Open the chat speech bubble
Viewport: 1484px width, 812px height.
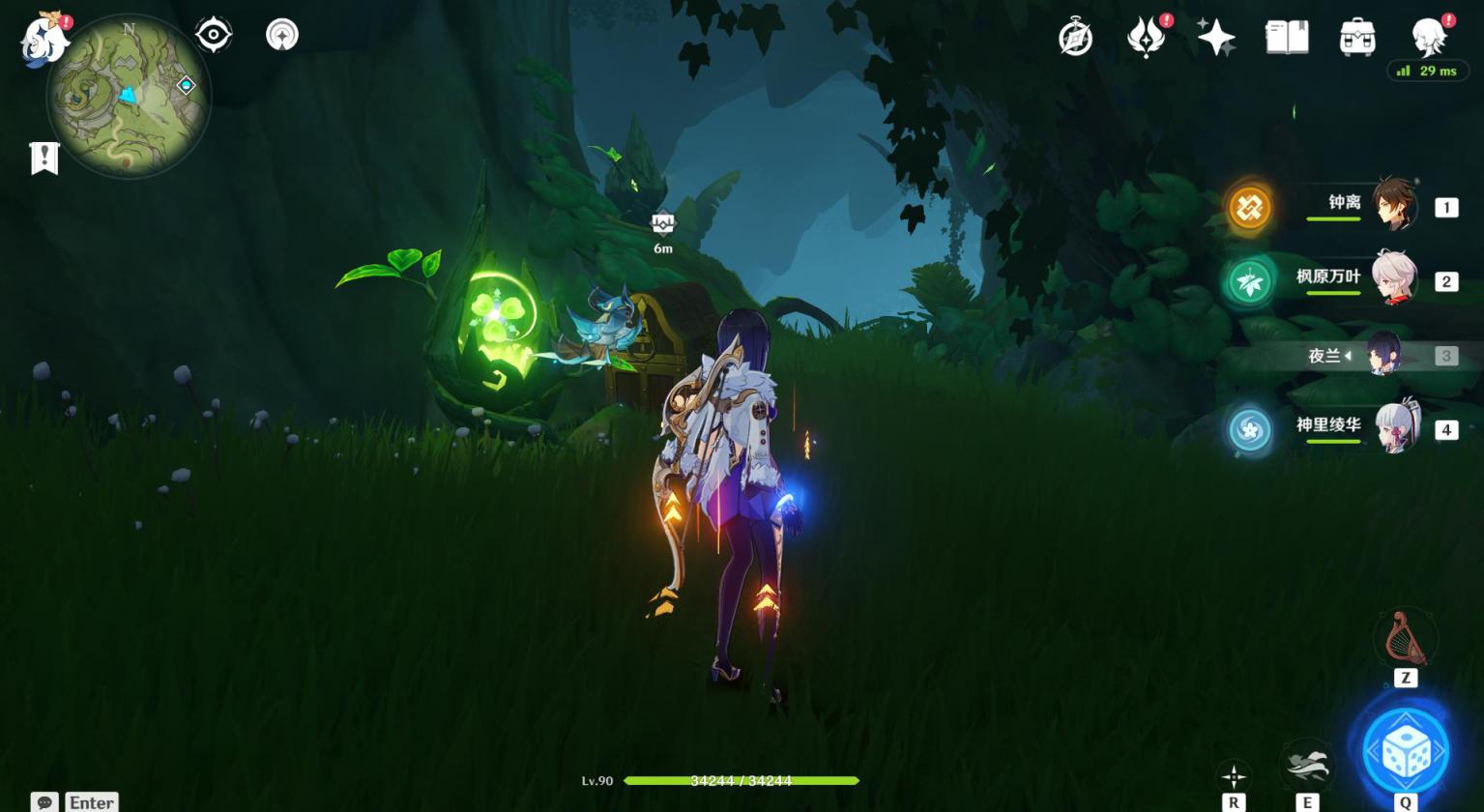click(x=44, y=802)
